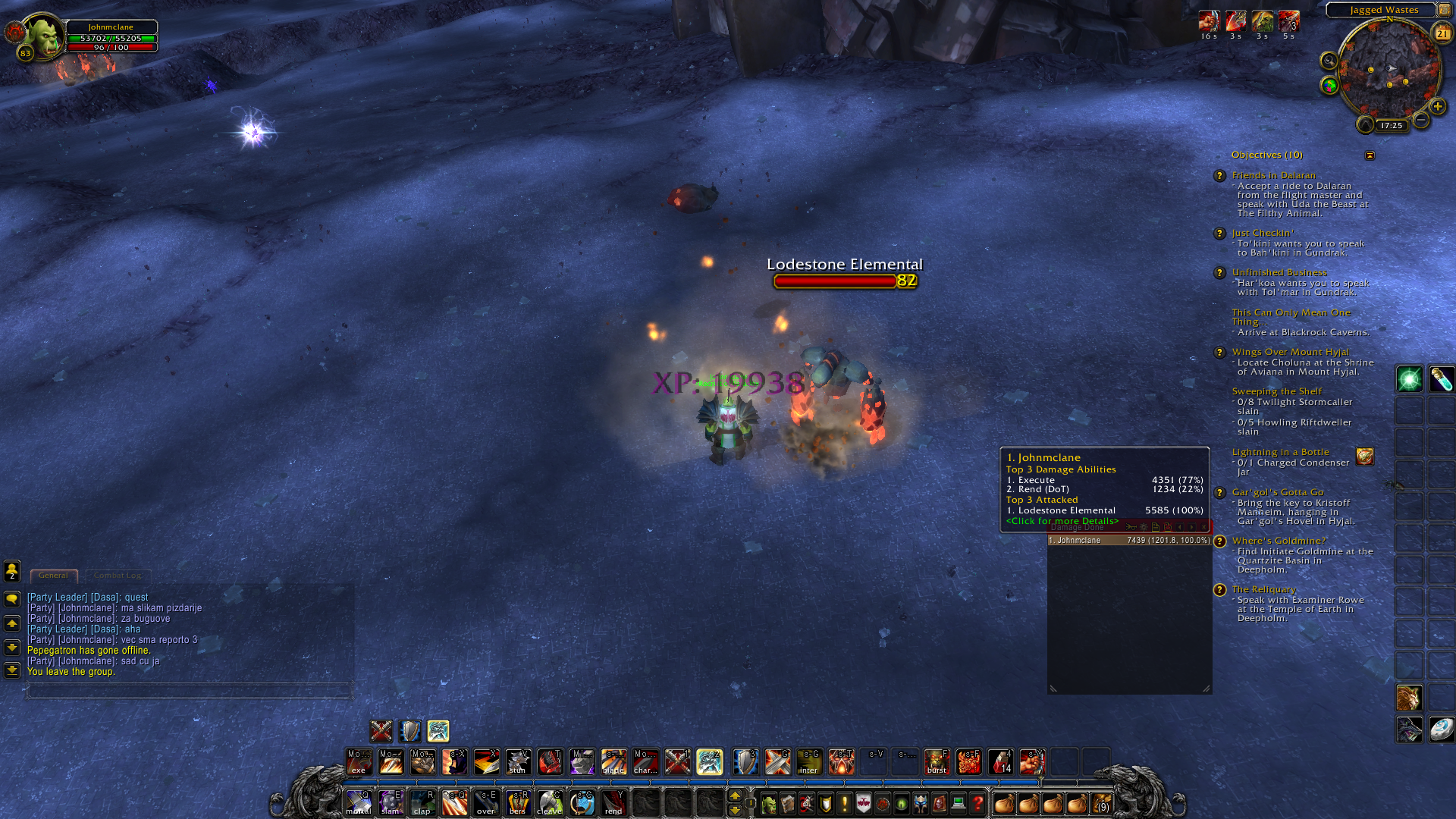Open the minimap tracking magnifier button

point(1329,61)
